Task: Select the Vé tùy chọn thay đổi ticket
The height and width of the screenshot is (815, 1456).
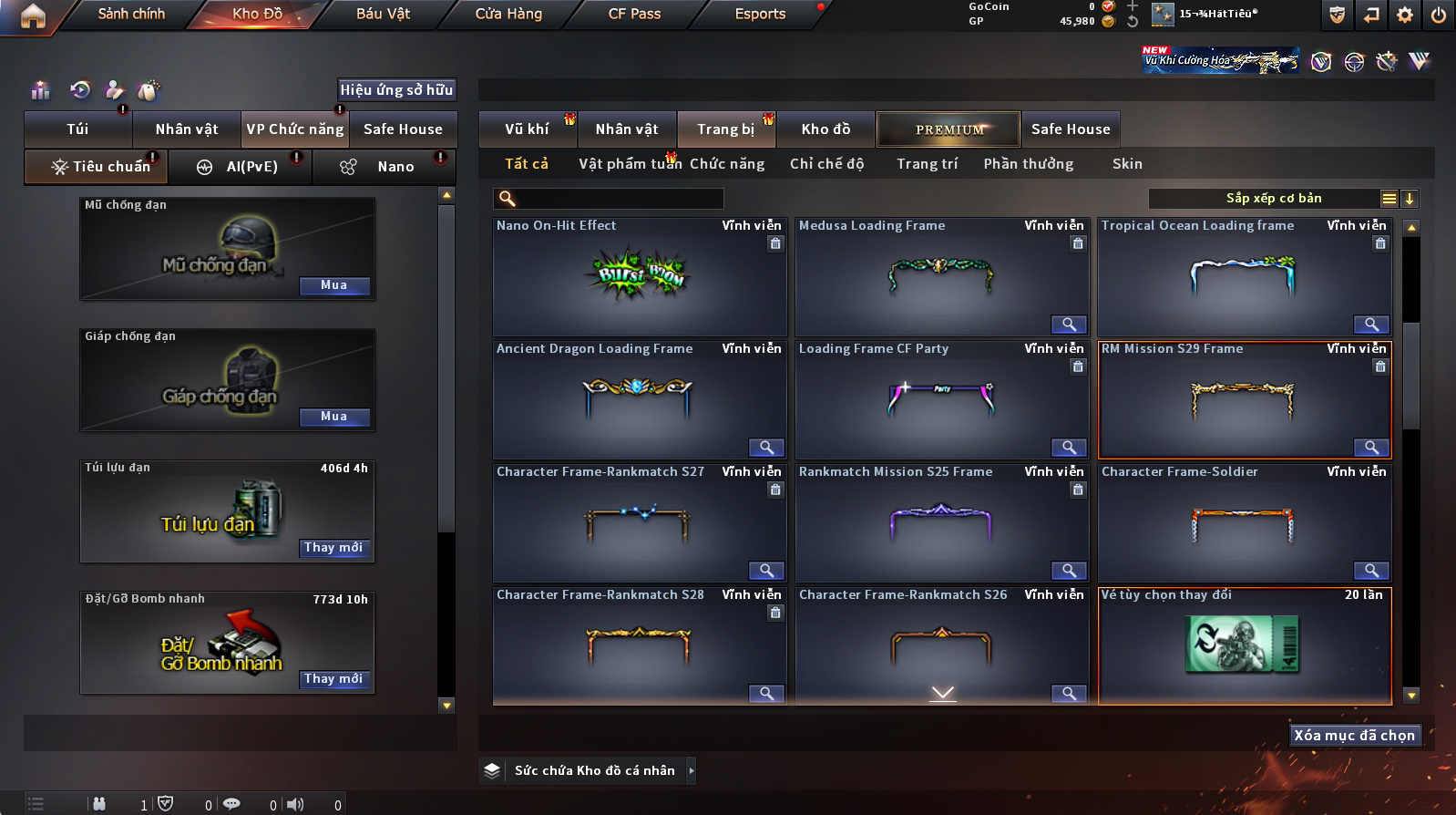Action: (1245, 645)
